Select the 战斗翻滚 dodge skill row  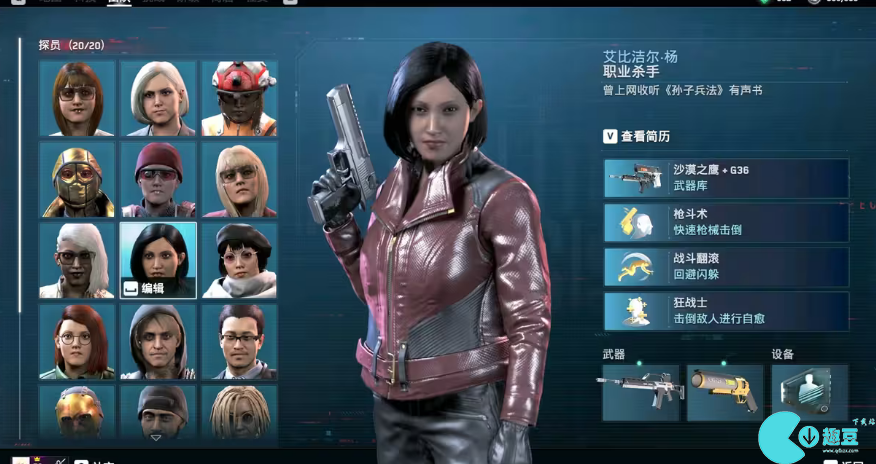coord(726,267)
